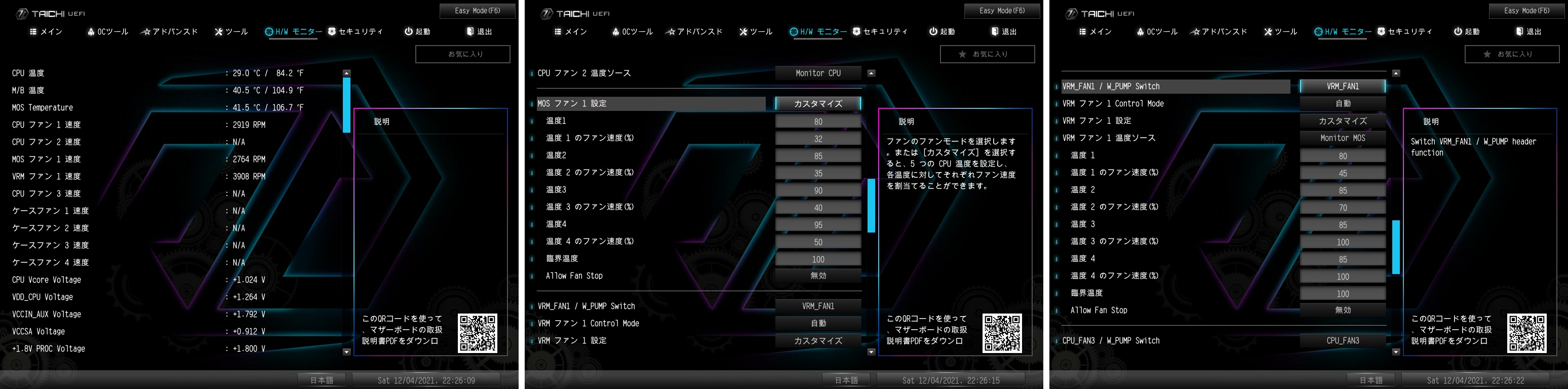The height and width of the screenshot is (389, 1568).
Task: Change the CPU_FAN3 / W_PUMP Switch setting
Action: [1342, 341]
